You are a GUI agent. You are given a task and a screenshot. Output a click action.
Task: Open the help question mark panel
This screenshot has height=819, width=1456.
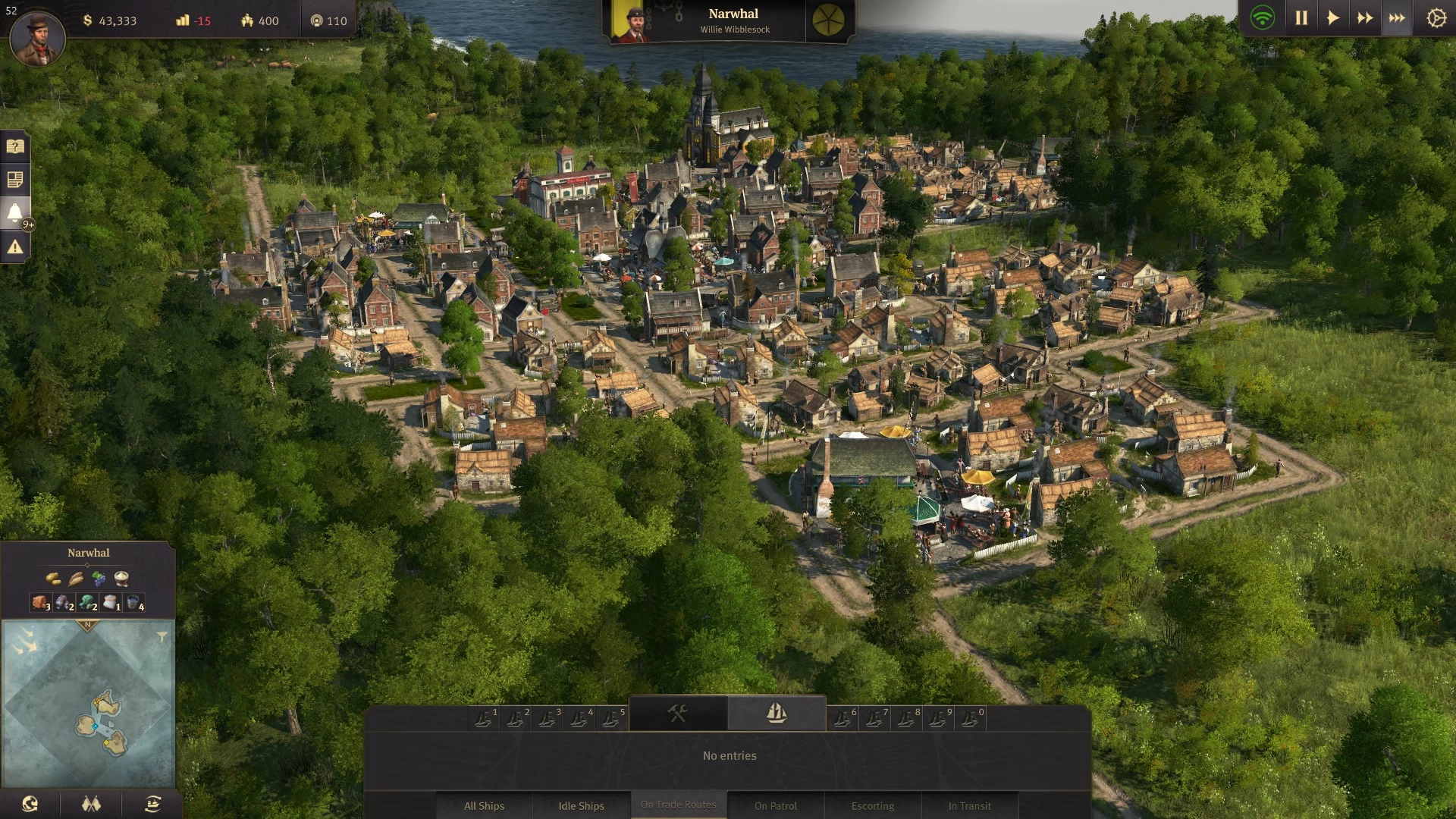click(14, 146)
